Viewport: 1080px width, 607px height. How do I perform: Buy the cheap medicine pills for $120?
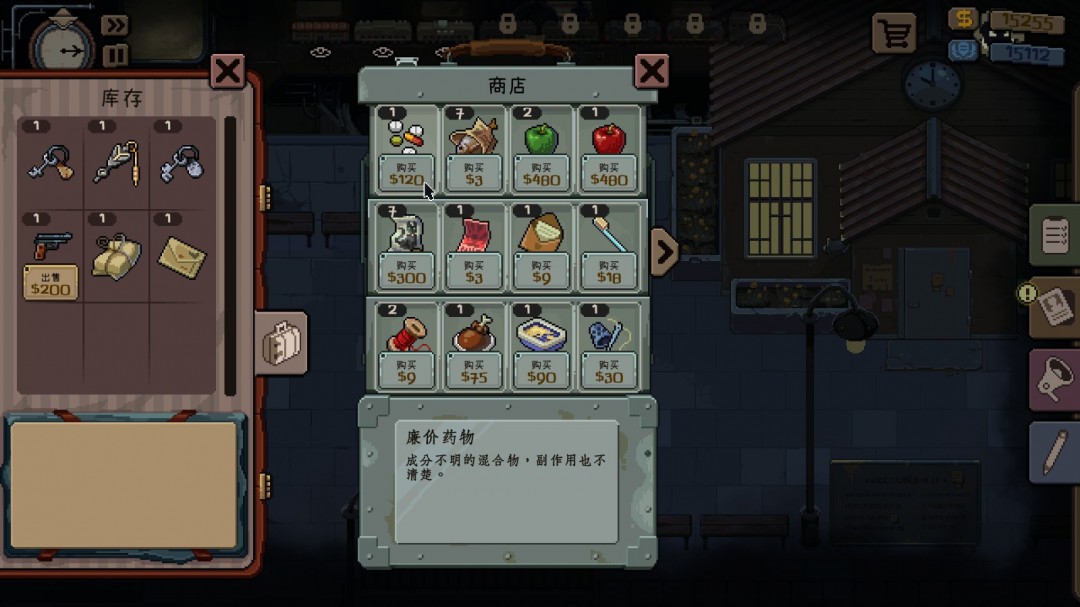[407, 174]
